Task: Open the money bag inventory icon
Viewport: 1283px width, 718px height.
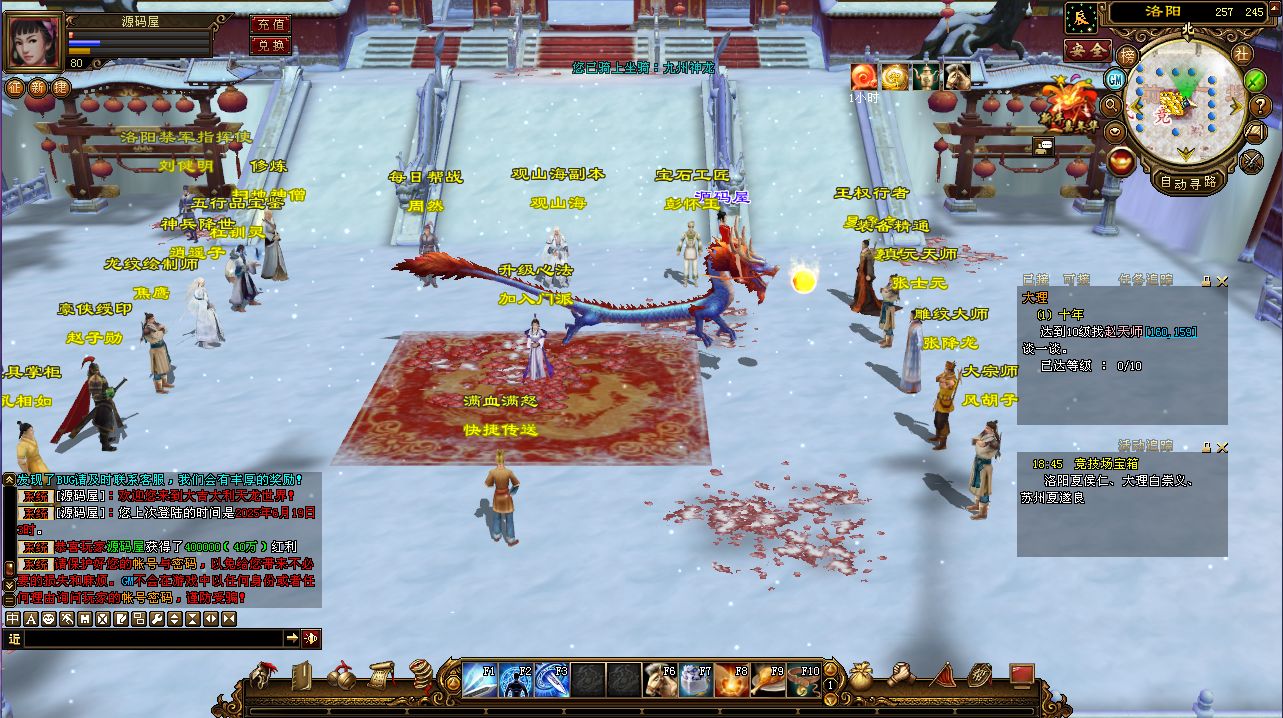Action: coord(861,676)
